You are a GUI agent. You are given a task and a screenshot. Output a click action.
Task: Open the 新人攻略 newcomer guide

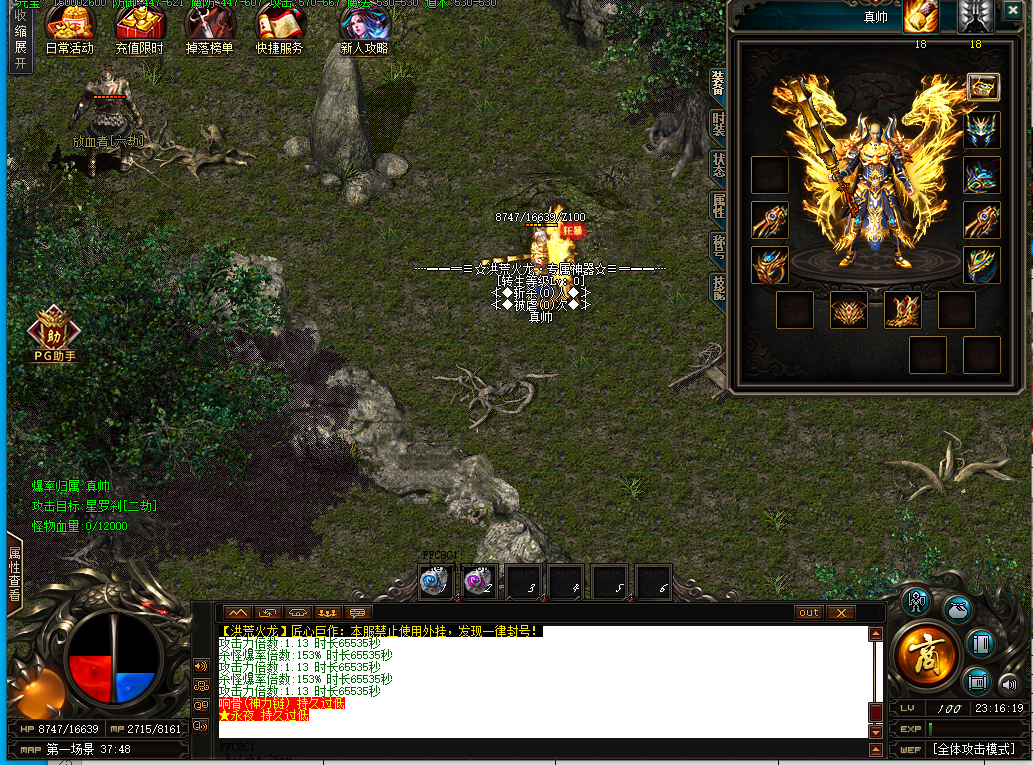(x=364, y=30)
